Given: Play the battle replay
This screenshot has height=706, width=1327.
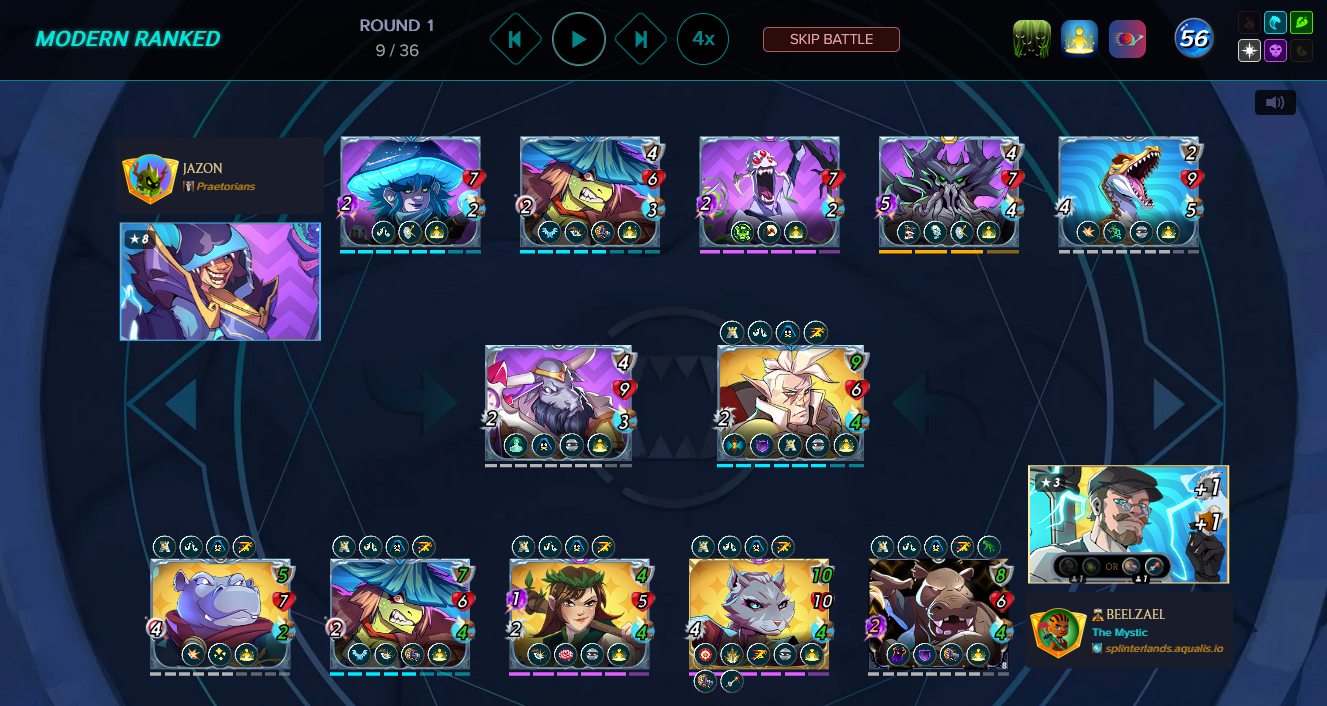Looking at the screenshot, I should tap(579, 39).
